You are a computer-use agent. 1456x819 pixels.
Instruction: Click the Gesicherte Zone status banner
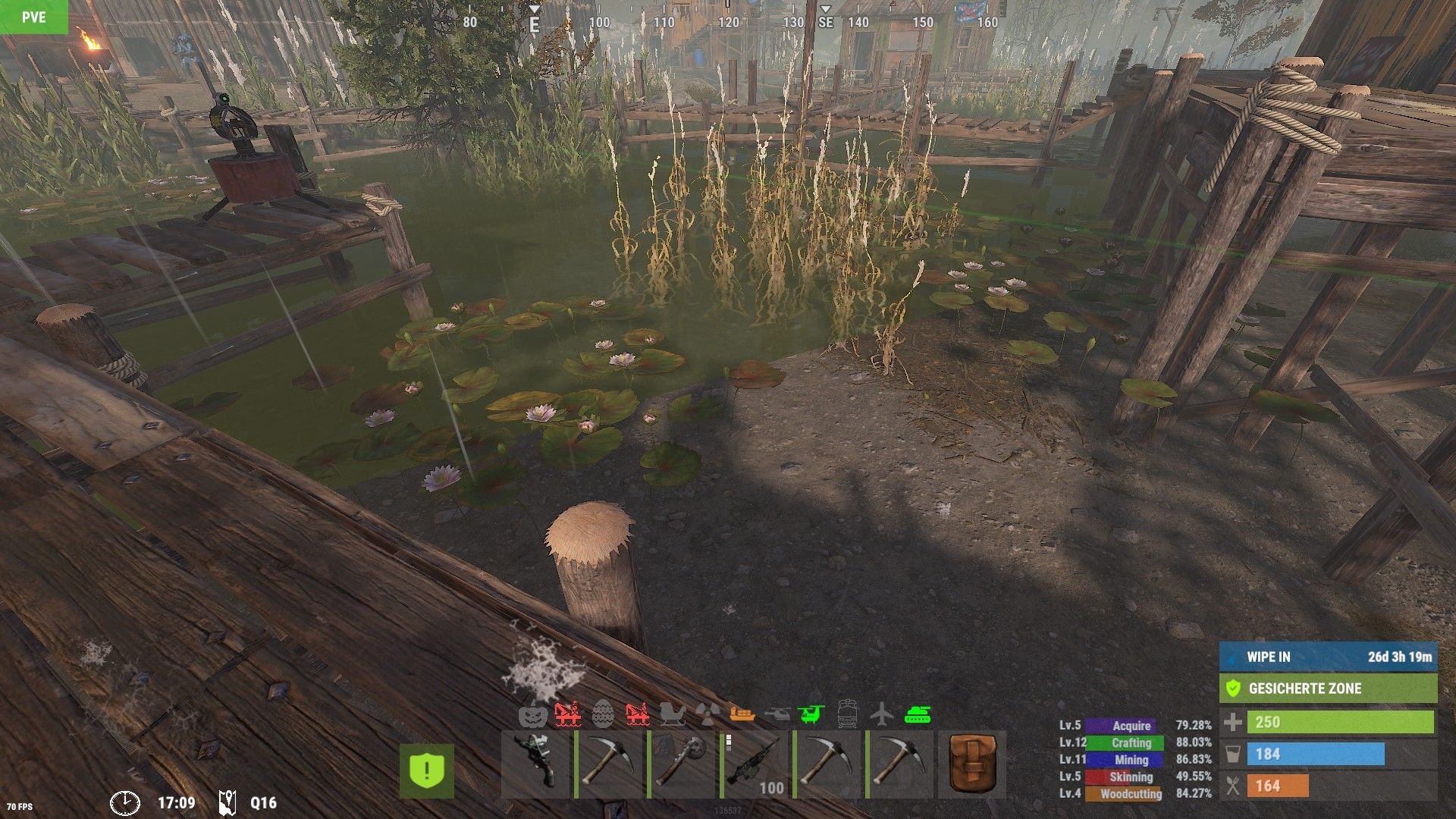(1328, 689)
